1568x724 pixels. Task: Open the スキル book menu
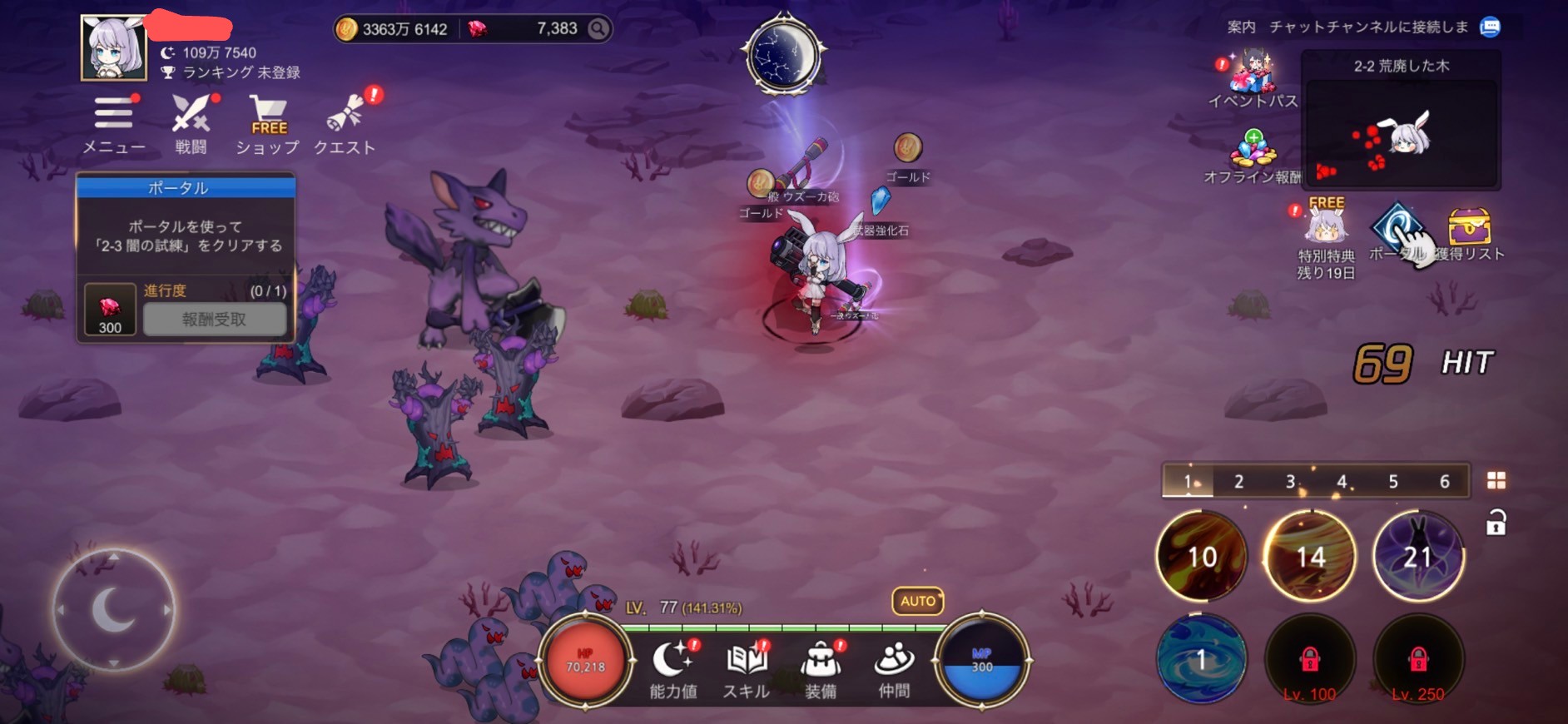[x=747, y=670]
